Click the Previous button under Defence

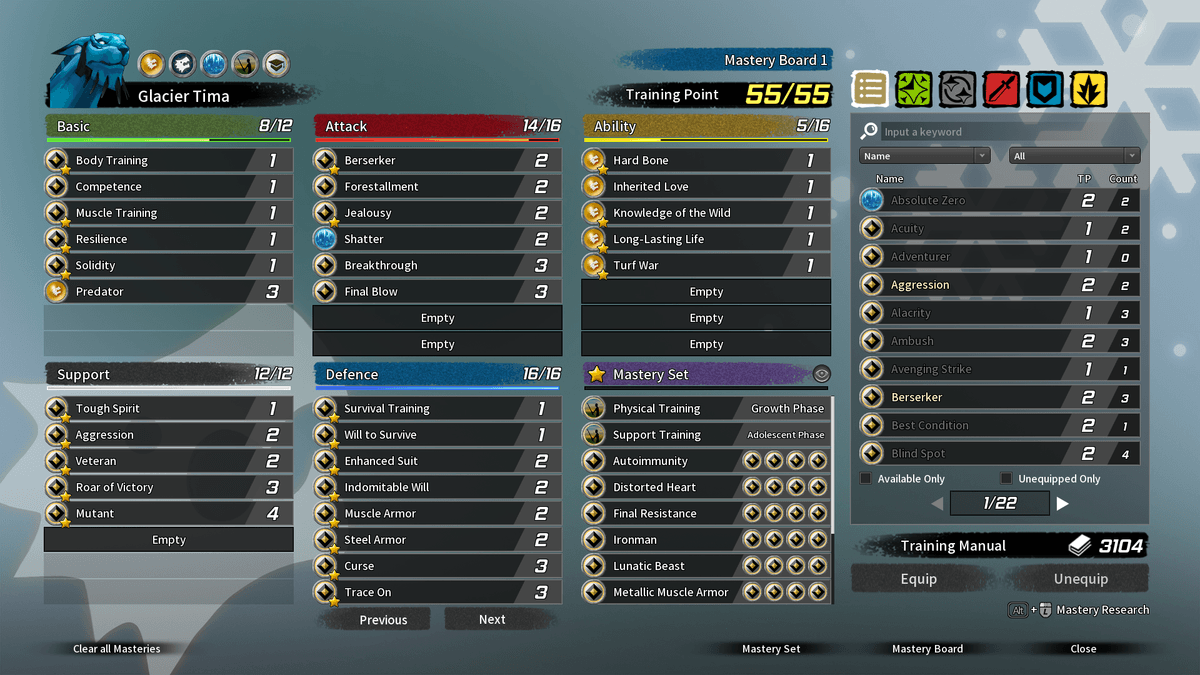pos(383,620)
